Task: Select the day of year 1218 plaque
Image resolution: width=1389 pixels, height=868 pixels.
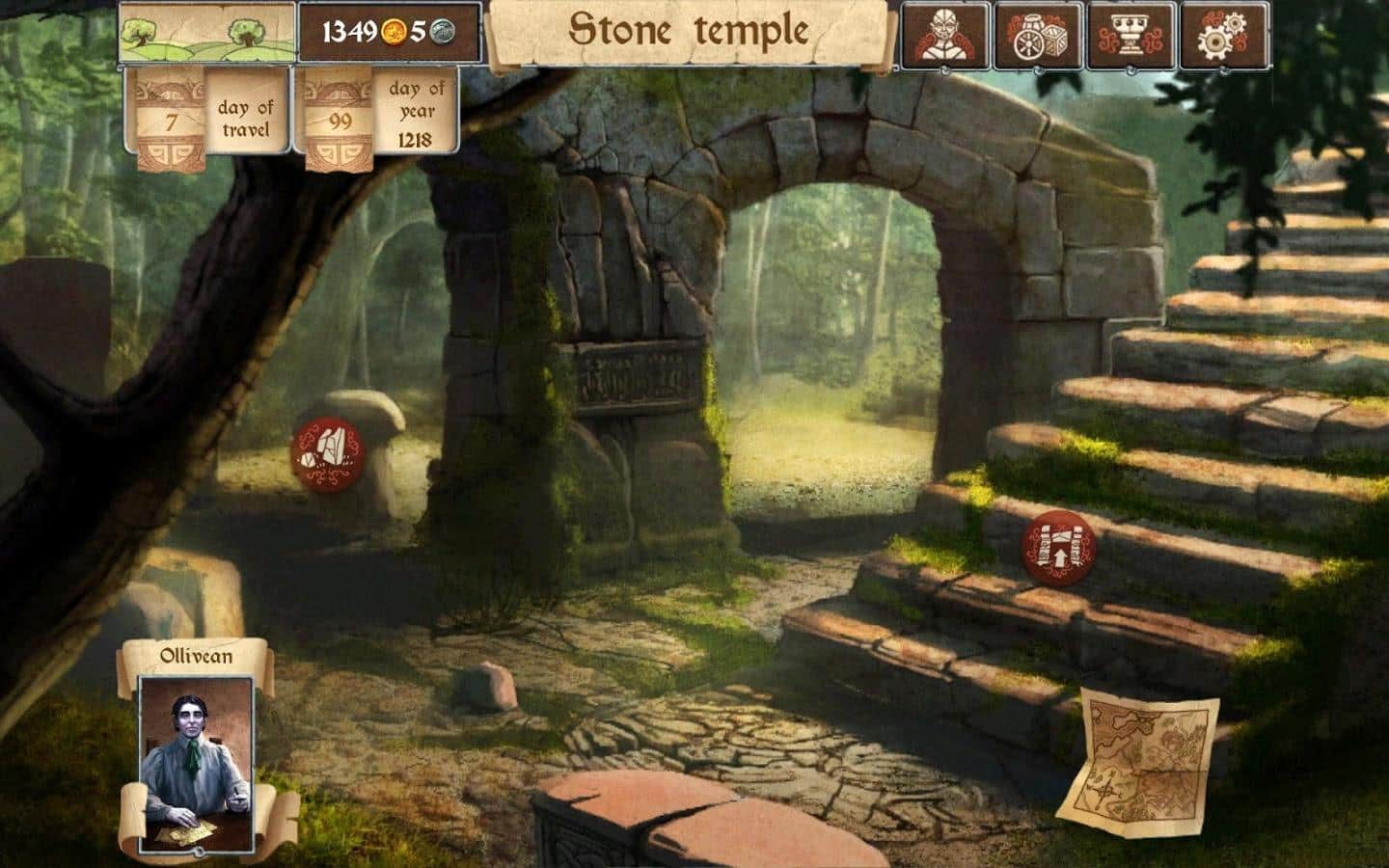Action: pos(413,114)
